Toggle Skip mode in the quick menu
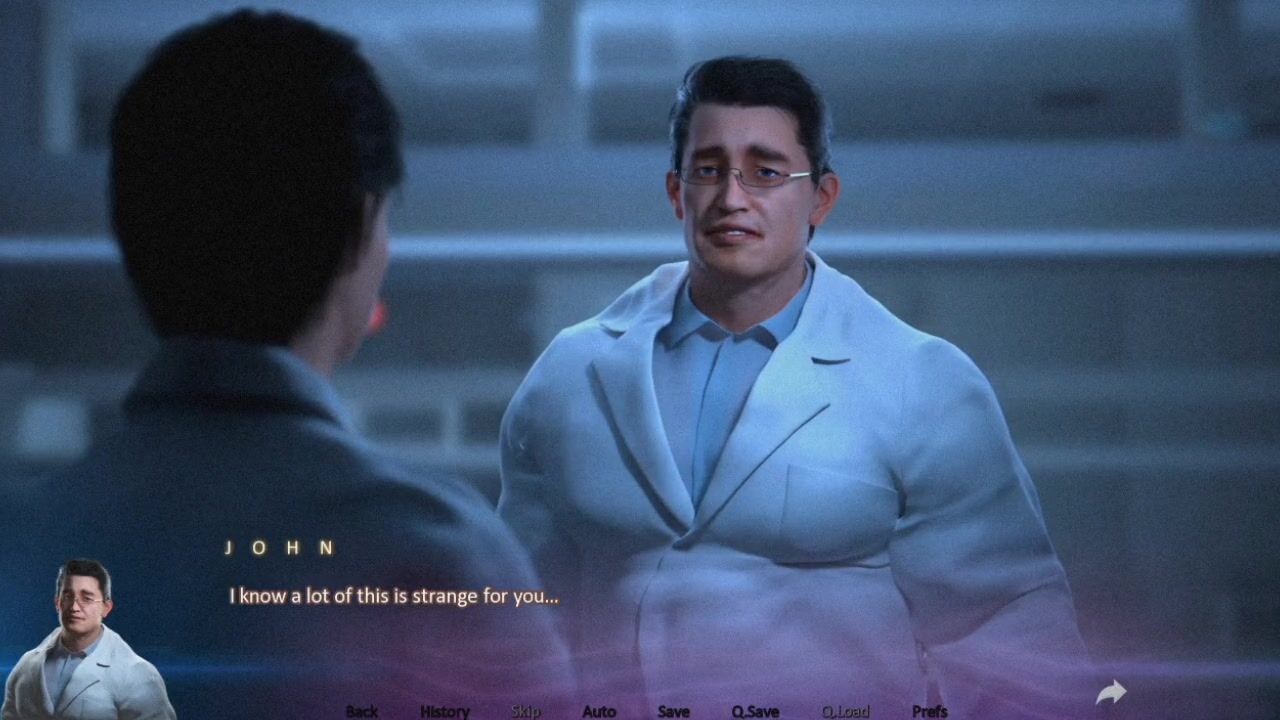This screenshot has height=720, width=1280. (x=526, y=711)
